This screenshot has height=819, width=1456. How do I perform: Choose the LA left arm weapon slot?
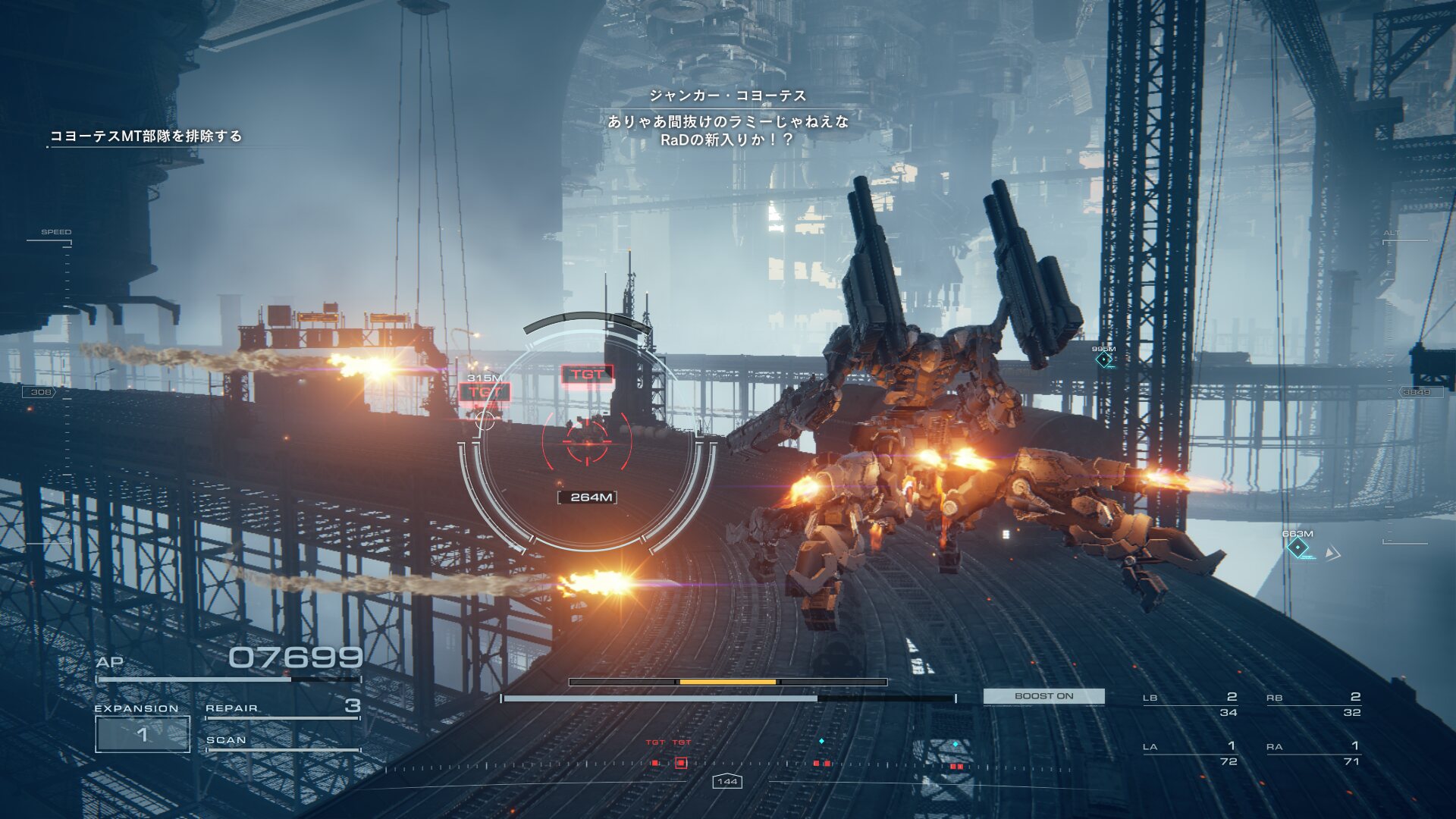[1190, 753]
